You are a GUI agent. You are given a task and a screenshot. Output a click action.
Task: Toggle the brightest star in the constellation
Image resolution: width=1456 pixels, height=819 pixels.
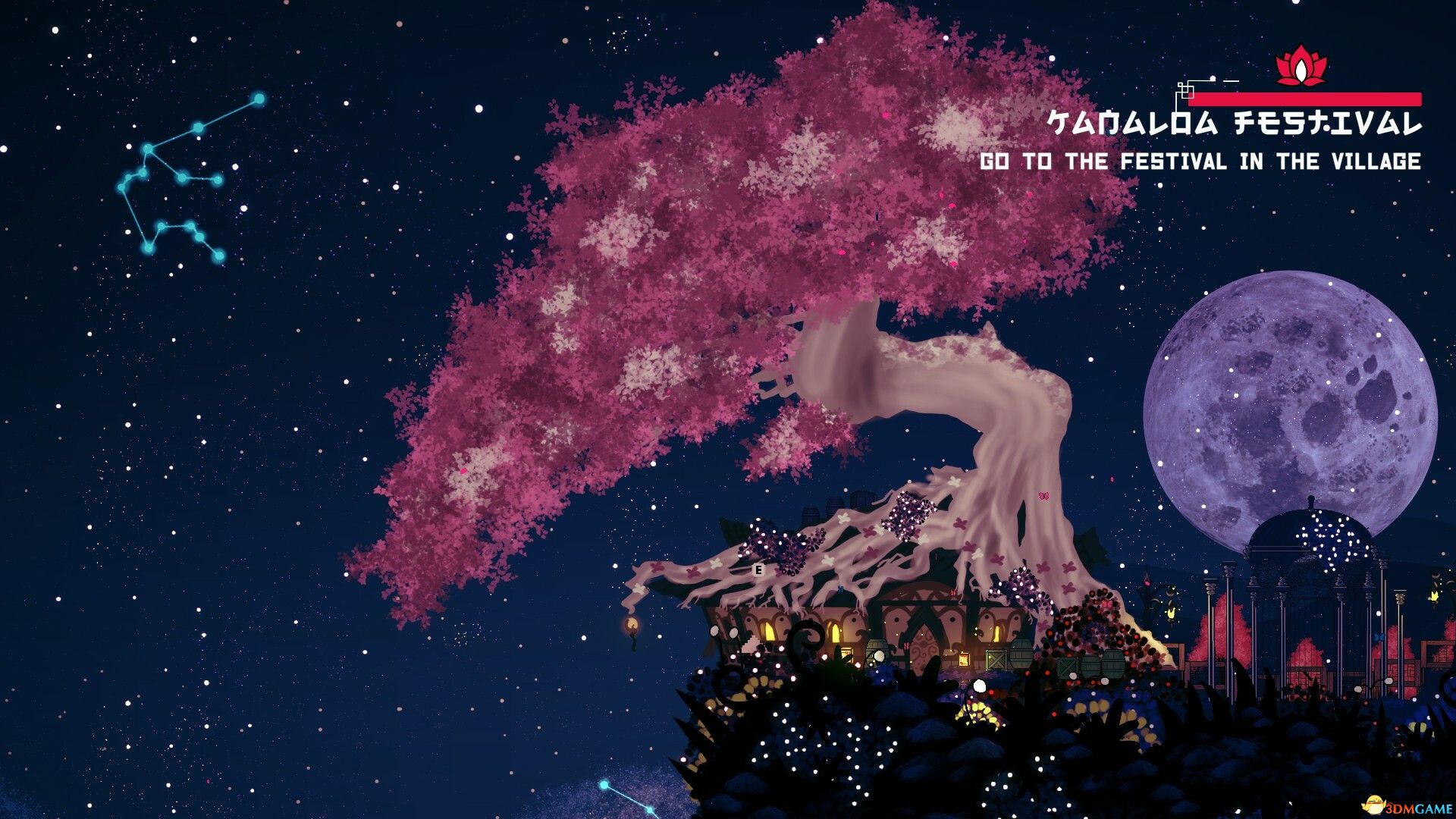pyautogui.click(x=259, y=99)
